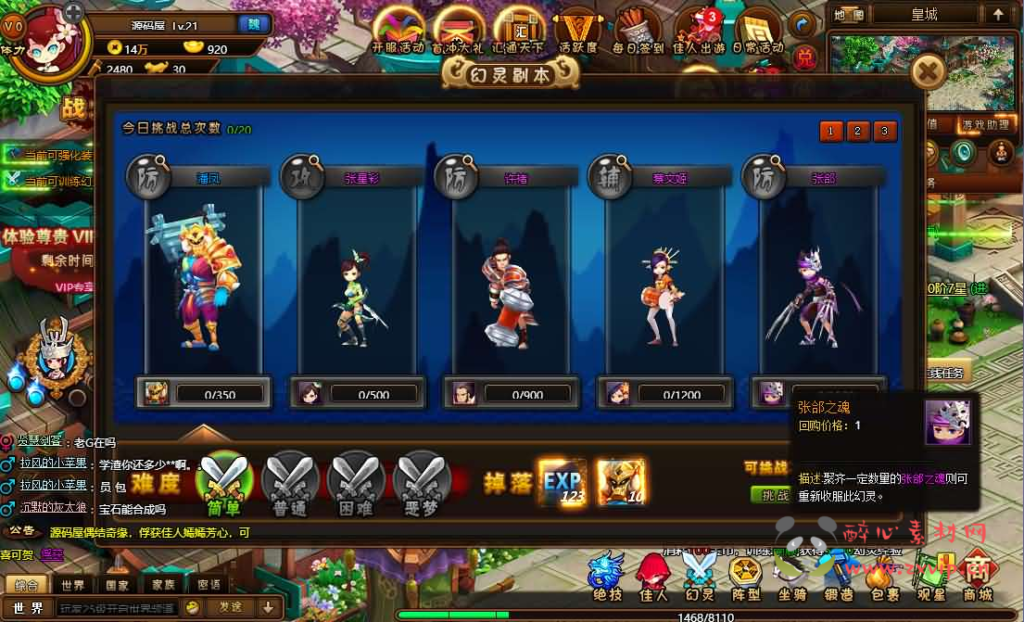Open the 商城 shop
Screen dimensions: 1024x622
(978, 578)
